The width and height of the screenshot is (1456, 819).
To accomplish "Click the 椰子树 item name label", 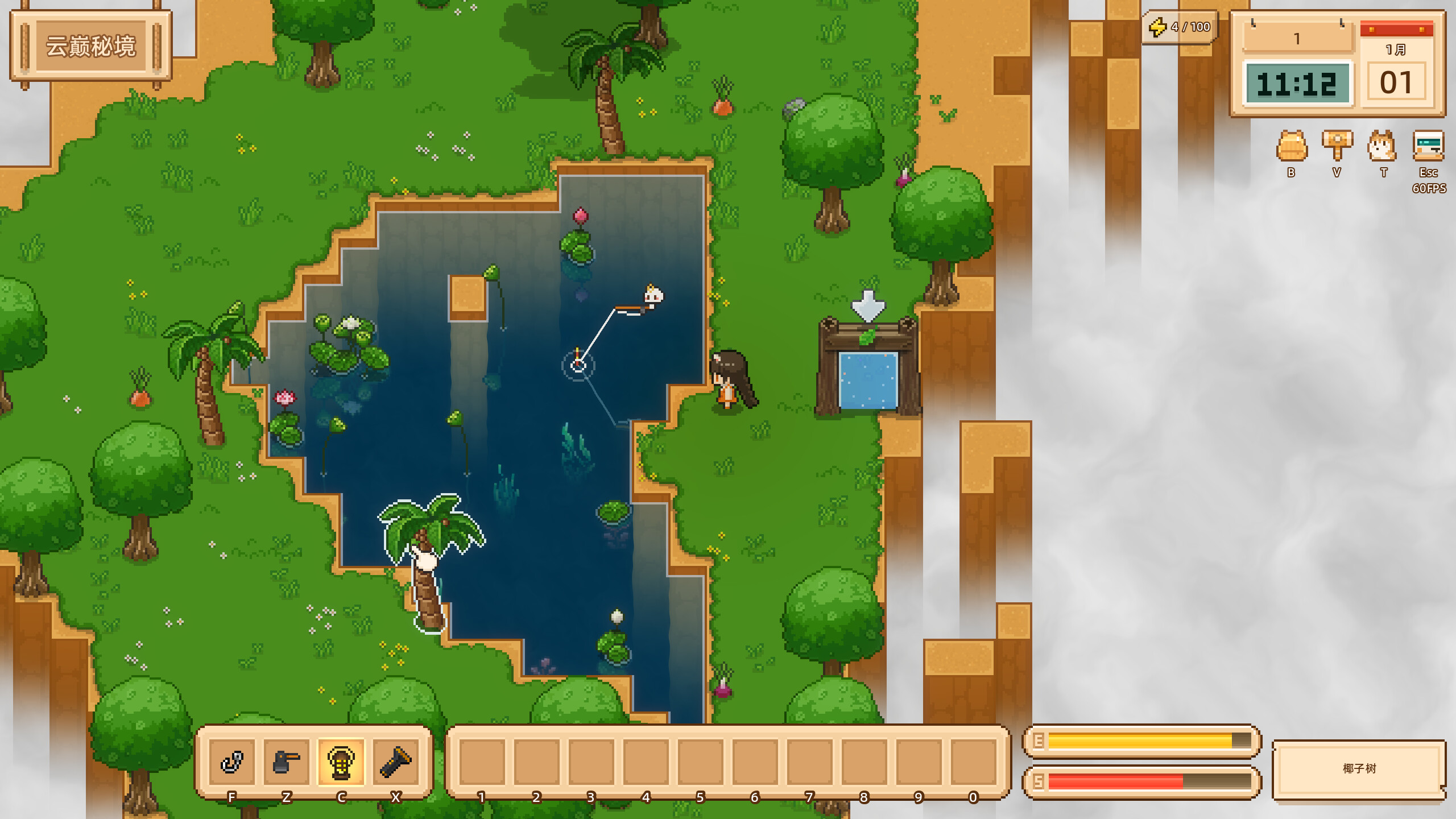I will point(1359,768).
